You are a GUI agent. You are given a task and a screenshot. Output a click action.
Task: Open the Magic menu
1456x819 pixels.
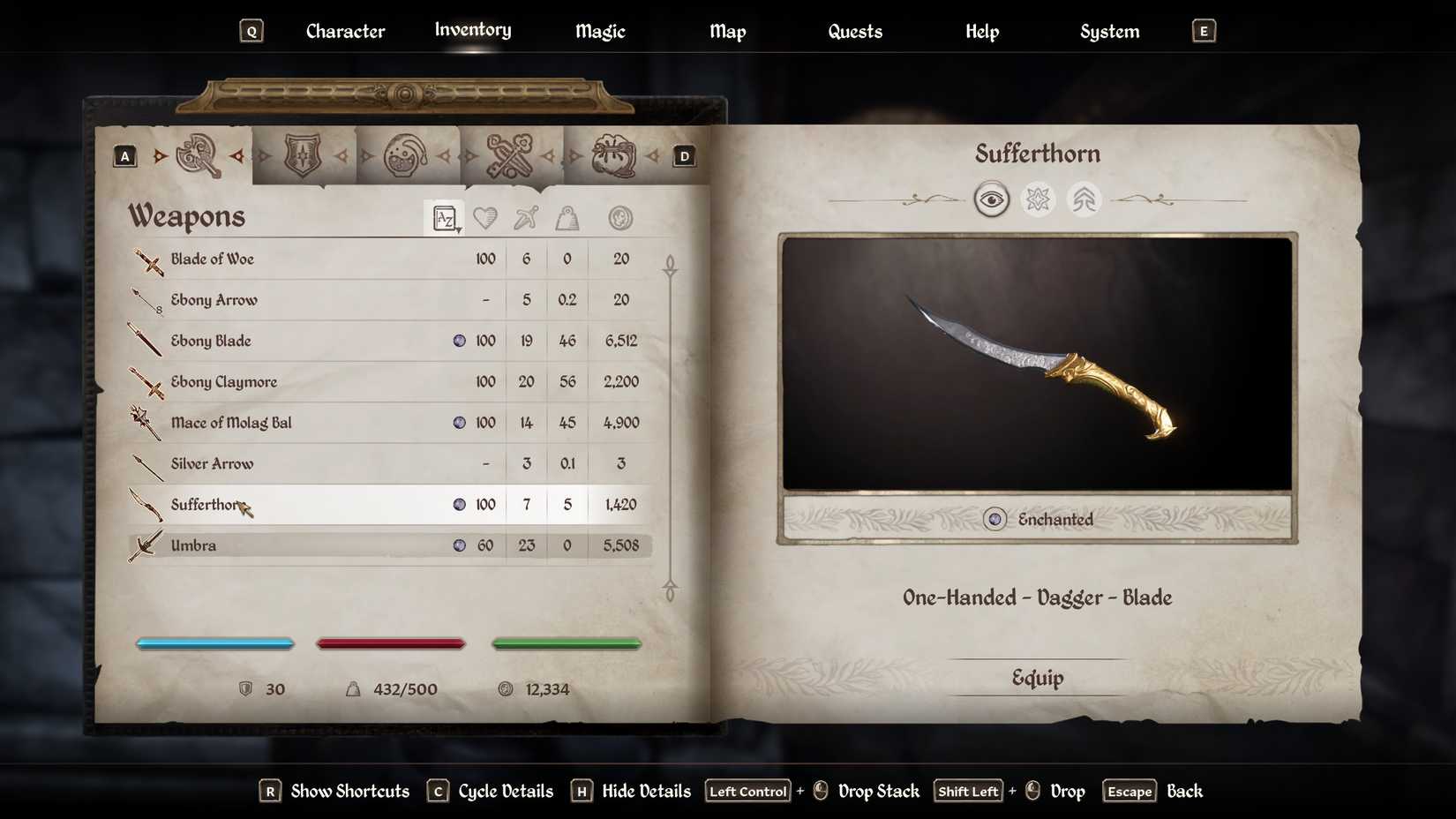[x=599, y=31]
